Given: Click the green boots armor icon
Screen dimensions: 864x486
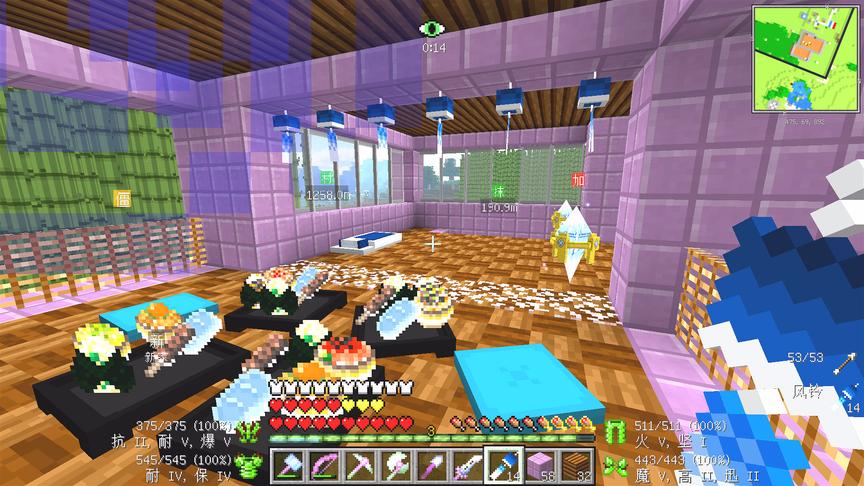Looking at the screenshot, I should point(613,462).
